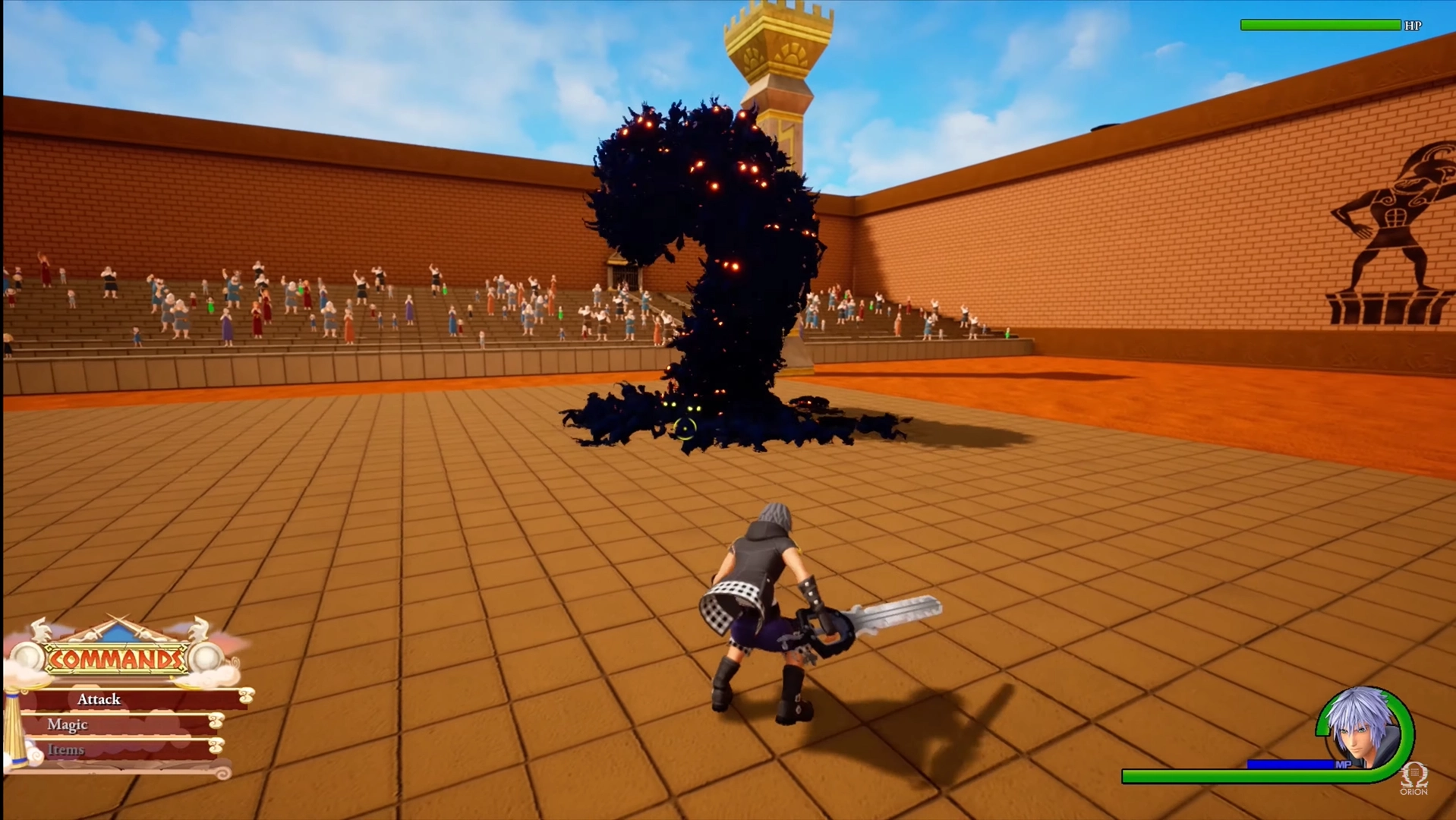Click the MP label on the mana bar

tap(1344, 764)
